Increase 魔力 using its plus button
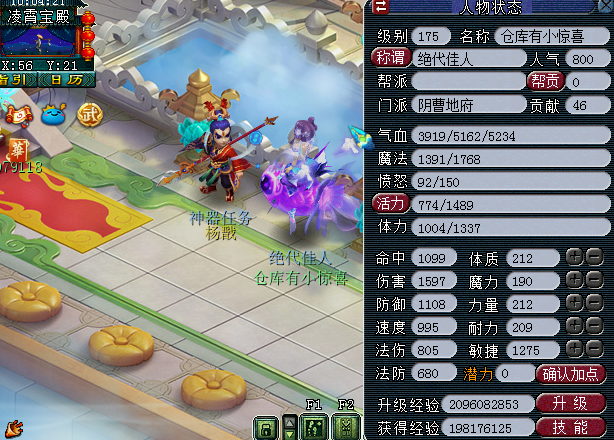This screenshot has width=614, height=440. point(574,280)
